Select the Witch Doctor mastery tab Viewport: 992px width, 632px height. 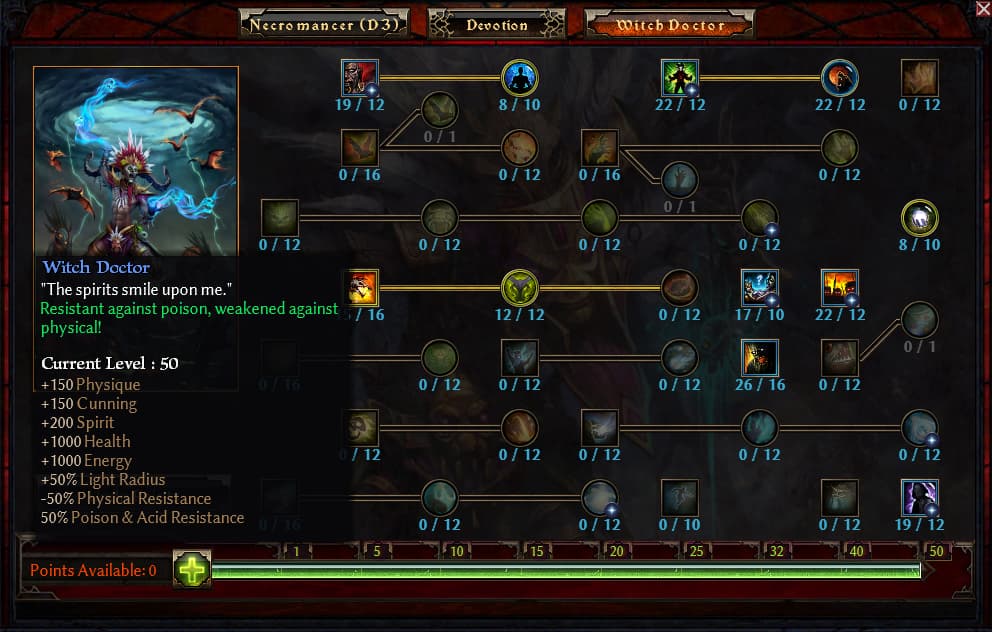669,24
